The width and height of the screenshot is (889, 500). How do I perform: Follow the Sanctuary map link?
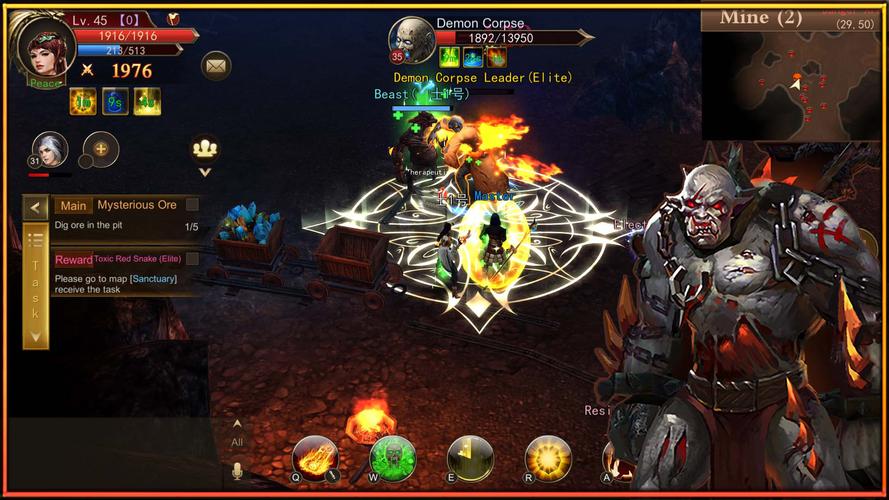[152, 279]
